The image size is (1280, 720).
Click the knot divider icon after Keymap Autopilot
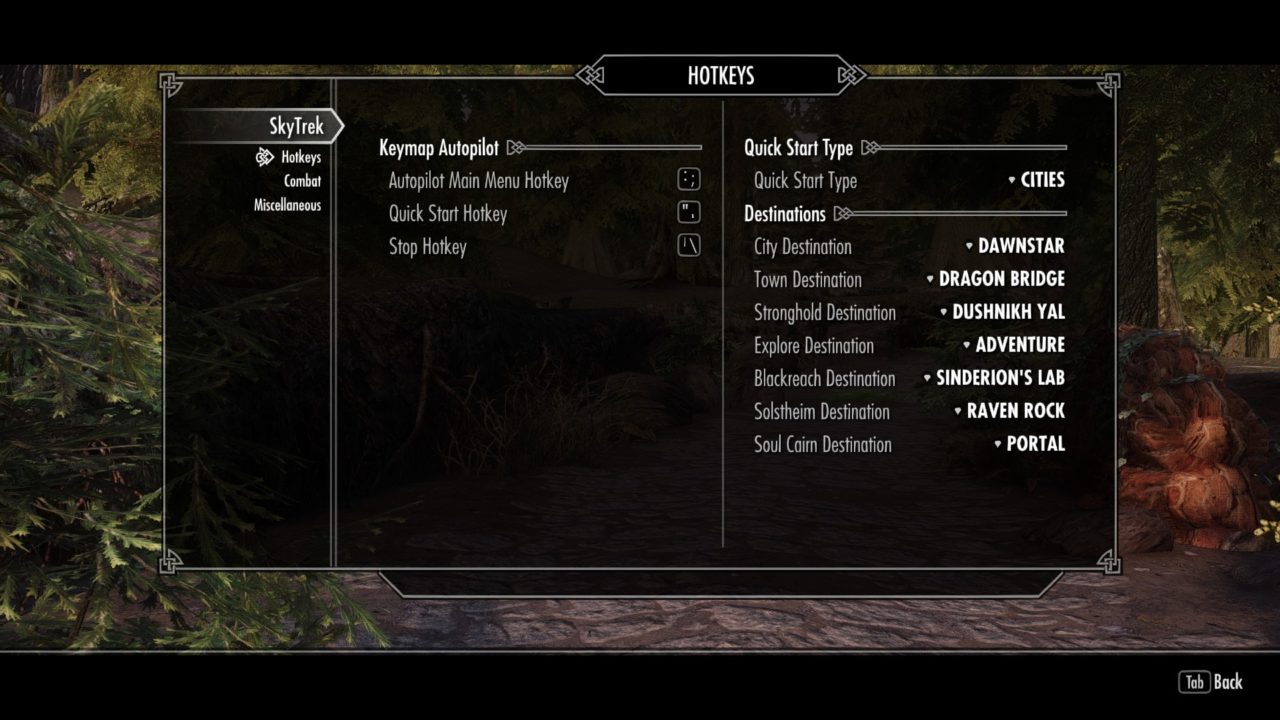515,146
